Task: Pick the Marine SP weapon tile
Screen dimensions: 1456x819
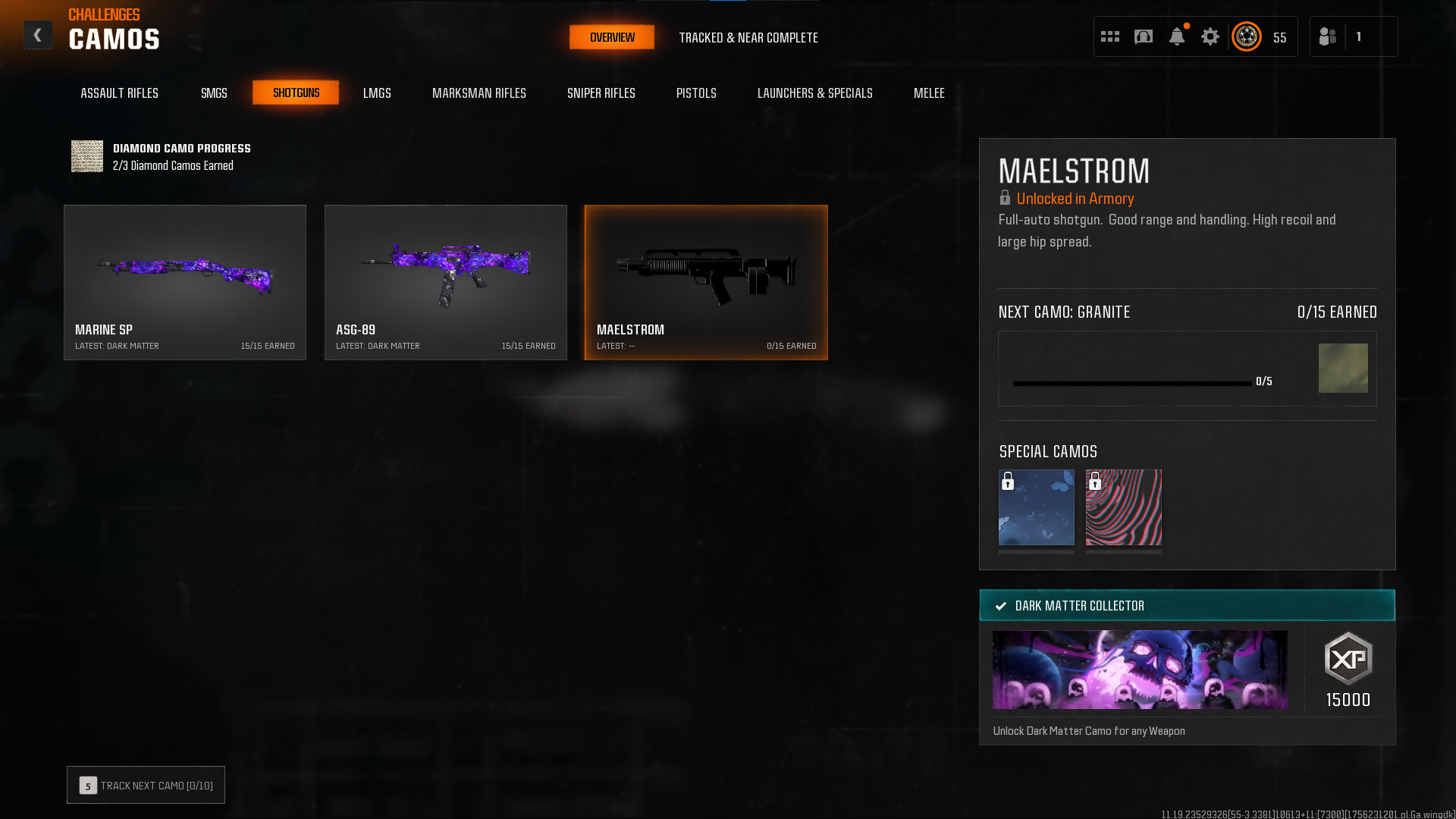Action: 185,282
